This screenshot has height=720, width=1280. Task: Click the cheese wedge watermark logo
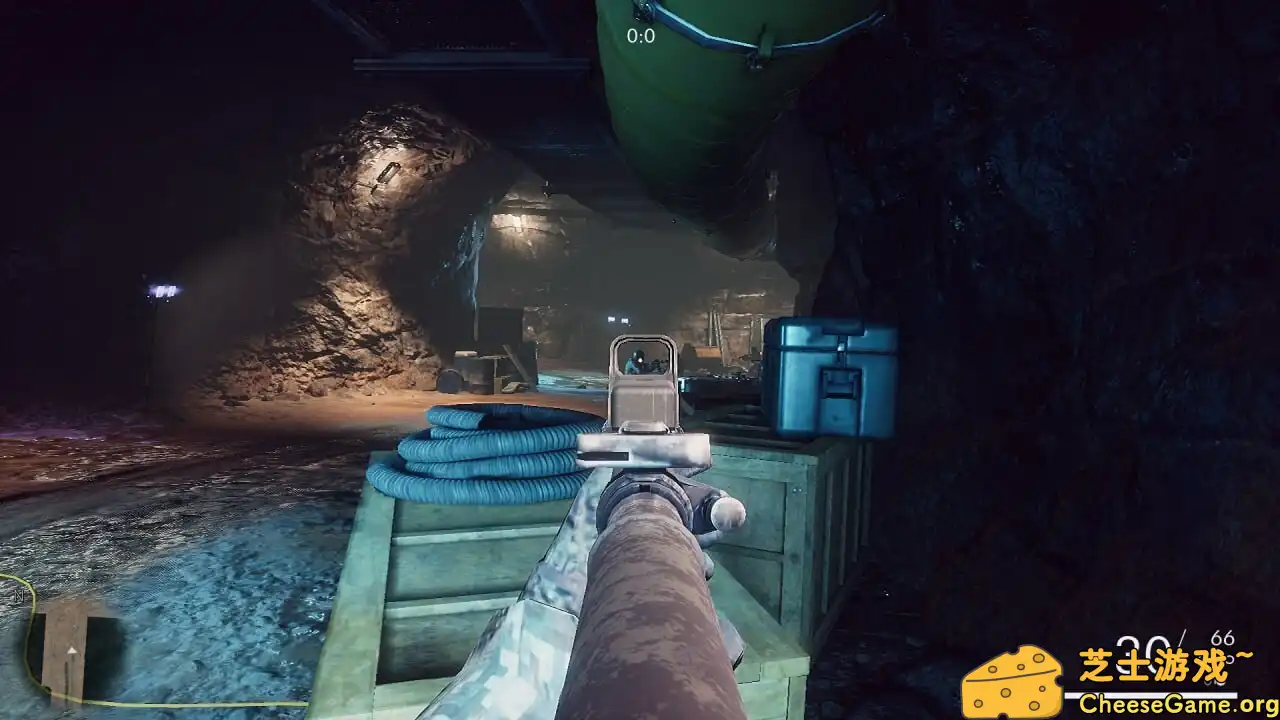coord(1010,680)
